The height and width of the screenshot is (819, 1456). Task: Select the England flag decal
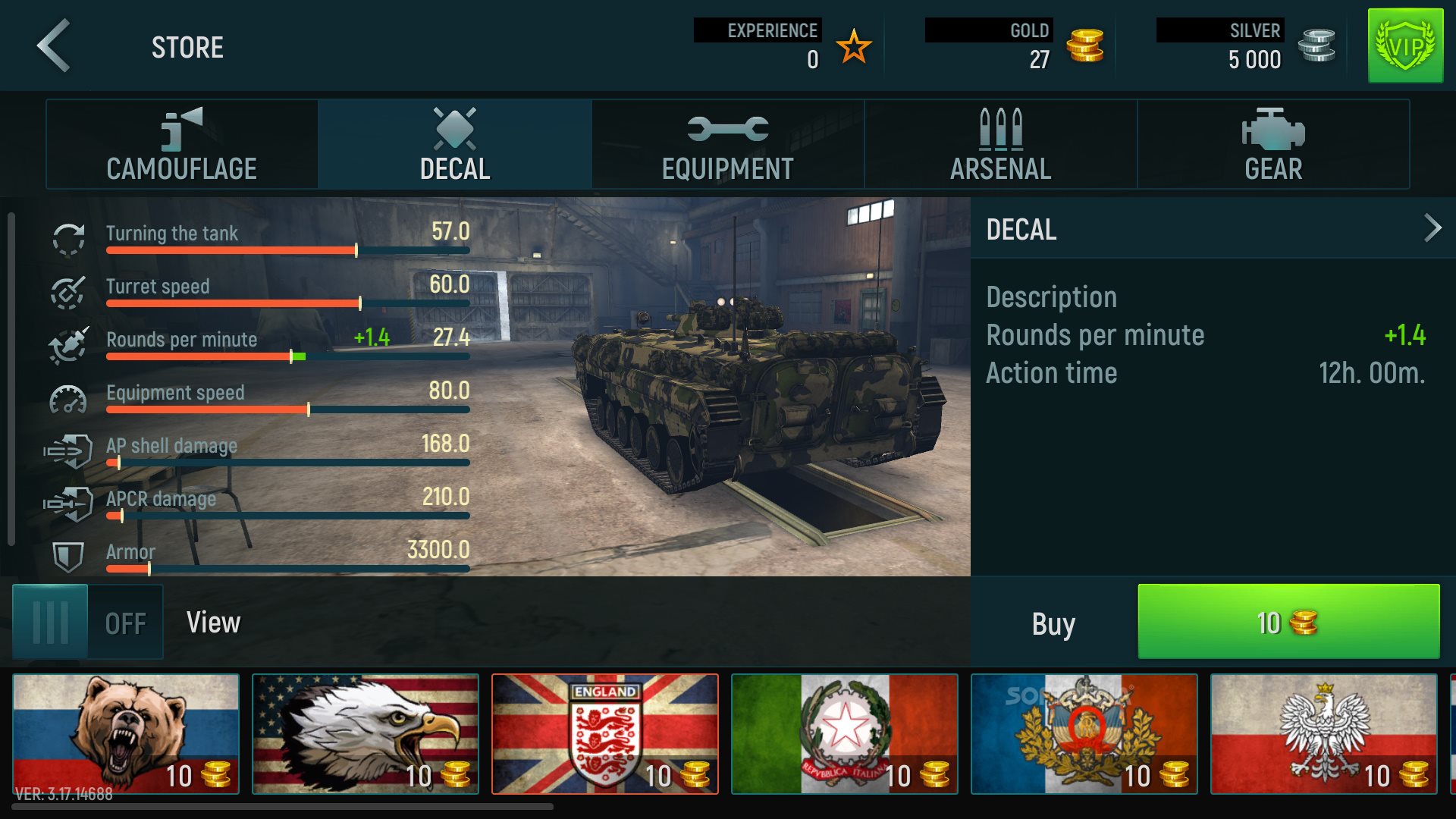(604, 733)
